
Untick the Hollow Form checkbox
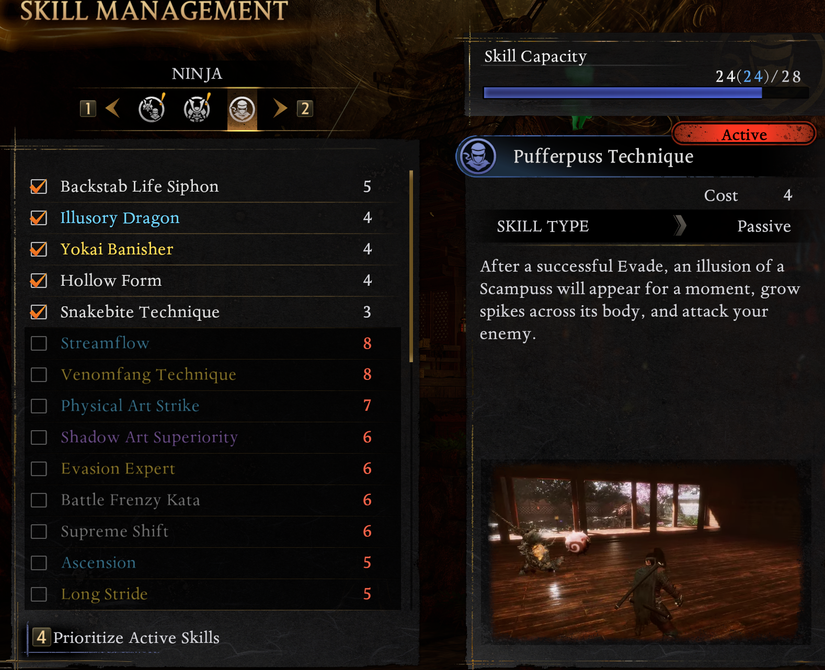[39, 281]
